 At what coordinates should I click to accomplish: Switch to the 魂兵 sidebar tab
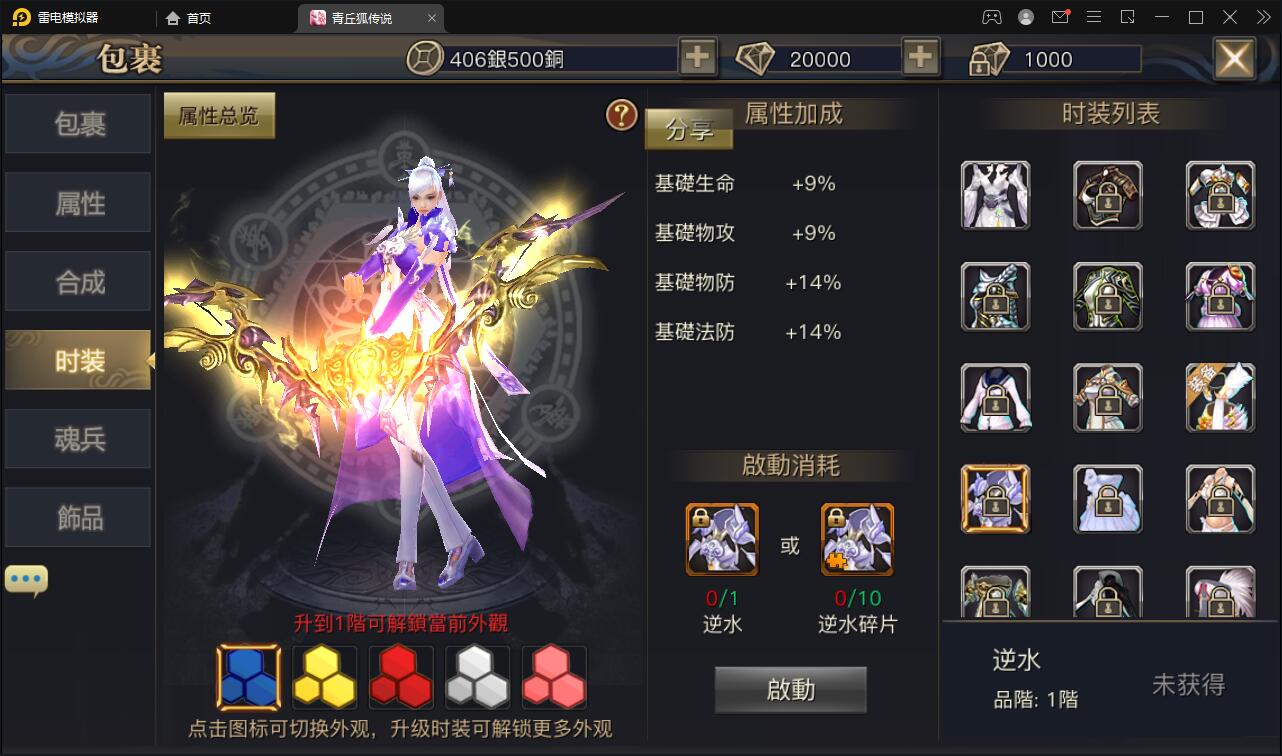click(77, 438)
